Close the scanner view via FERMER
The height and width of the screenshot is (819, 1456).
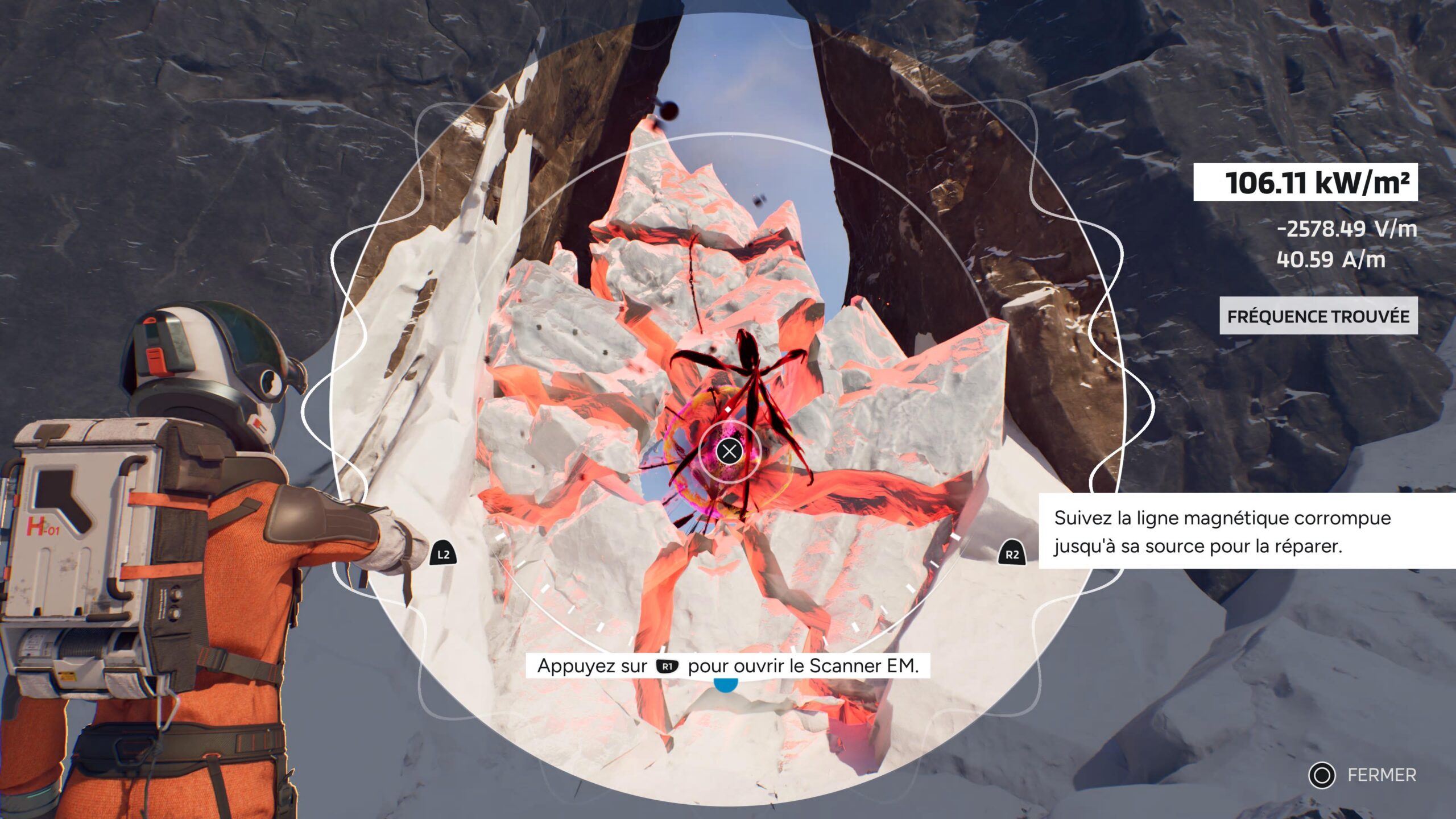(1362, 775)
